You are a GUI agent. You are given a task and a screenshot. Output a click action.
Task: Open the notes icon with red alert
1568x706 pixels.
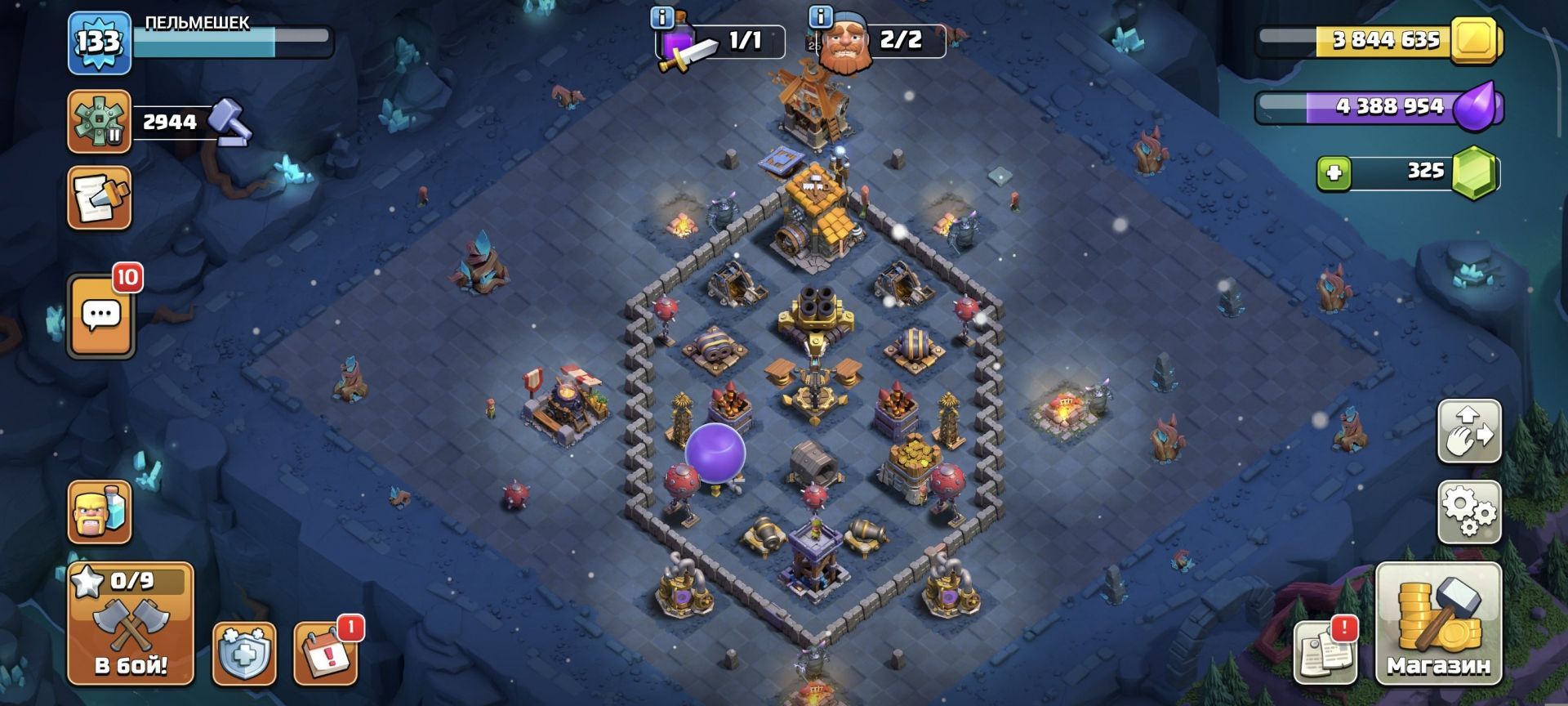pos(1325,653)
